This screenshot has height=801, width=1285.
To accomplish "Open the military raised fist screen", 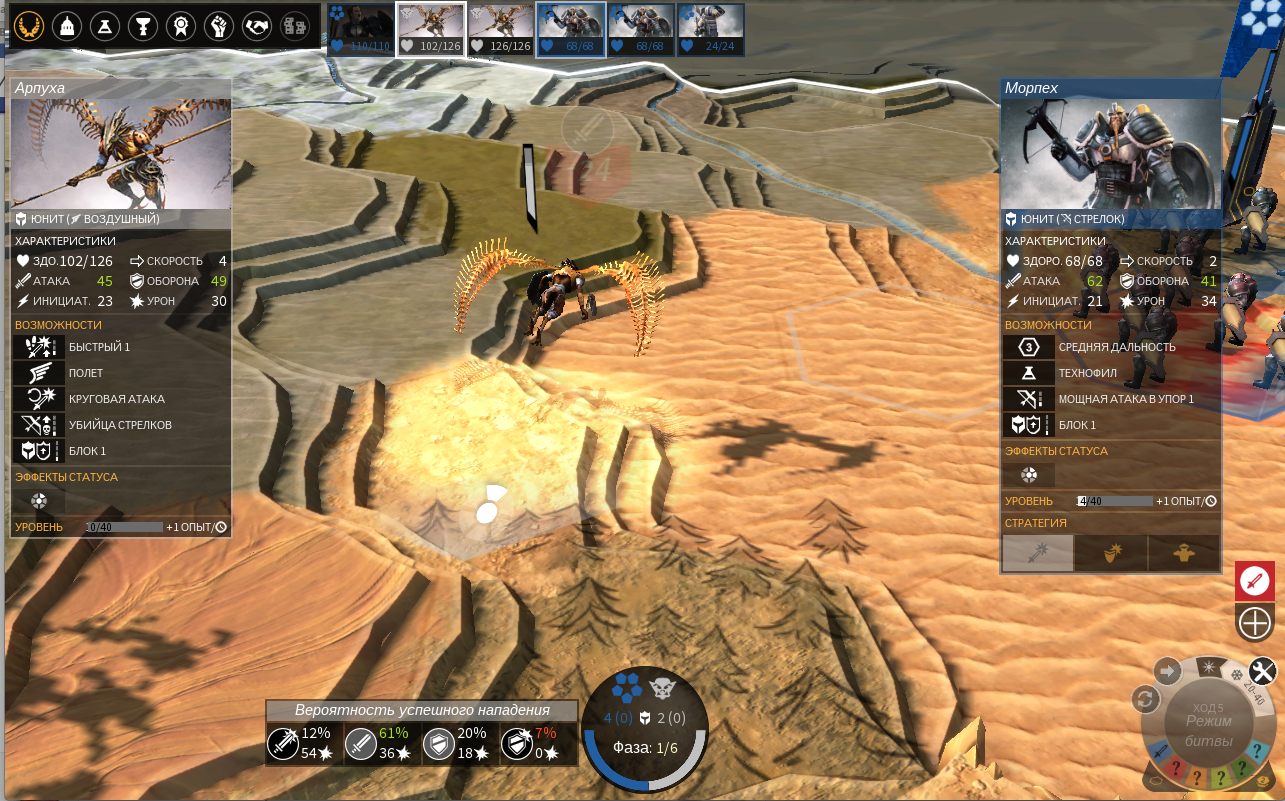I will tap(219, 25).
